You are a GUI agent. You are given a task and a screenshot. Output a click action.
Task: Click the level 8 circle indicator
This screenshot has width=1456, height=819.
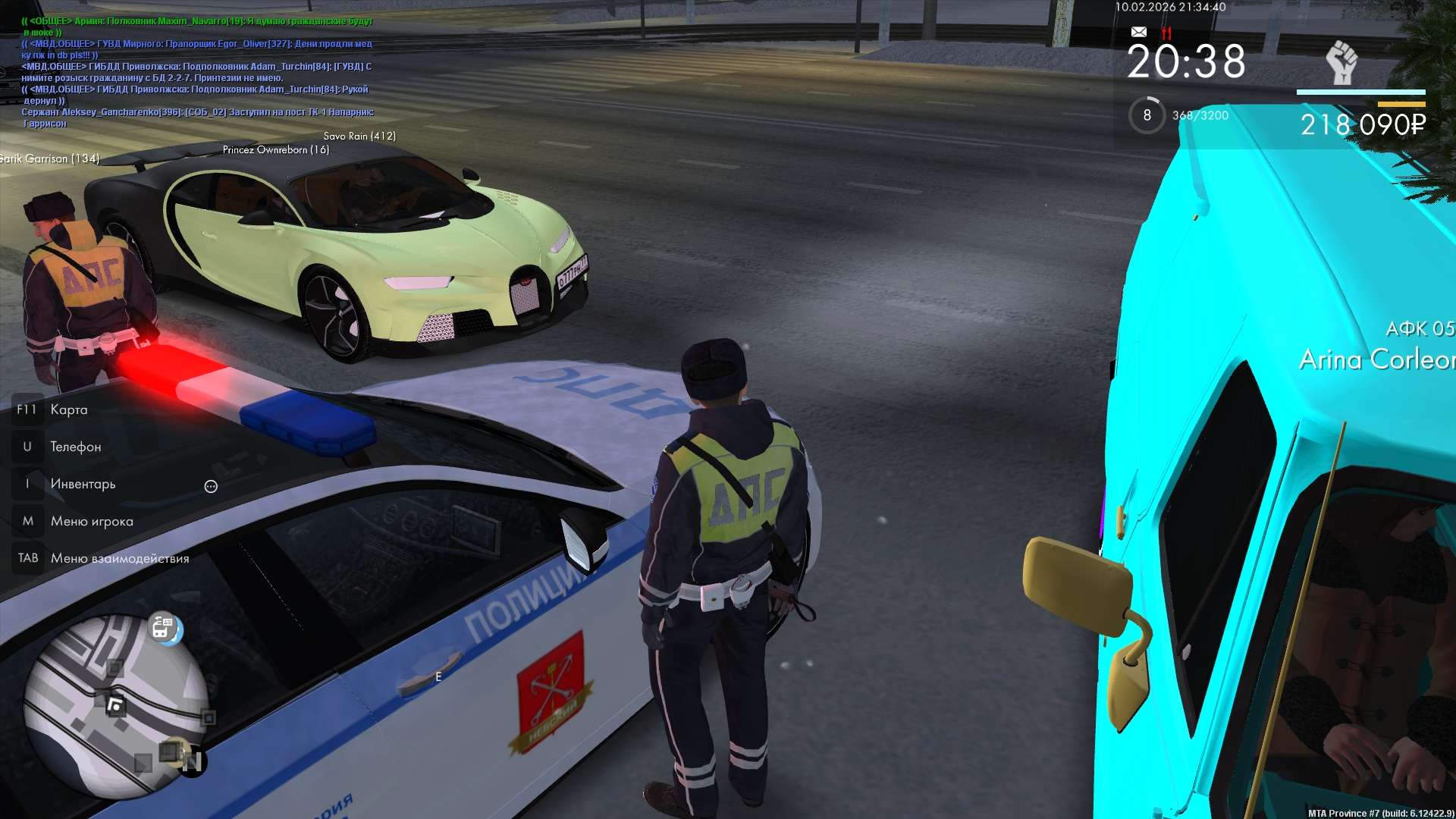(1147, 115)
